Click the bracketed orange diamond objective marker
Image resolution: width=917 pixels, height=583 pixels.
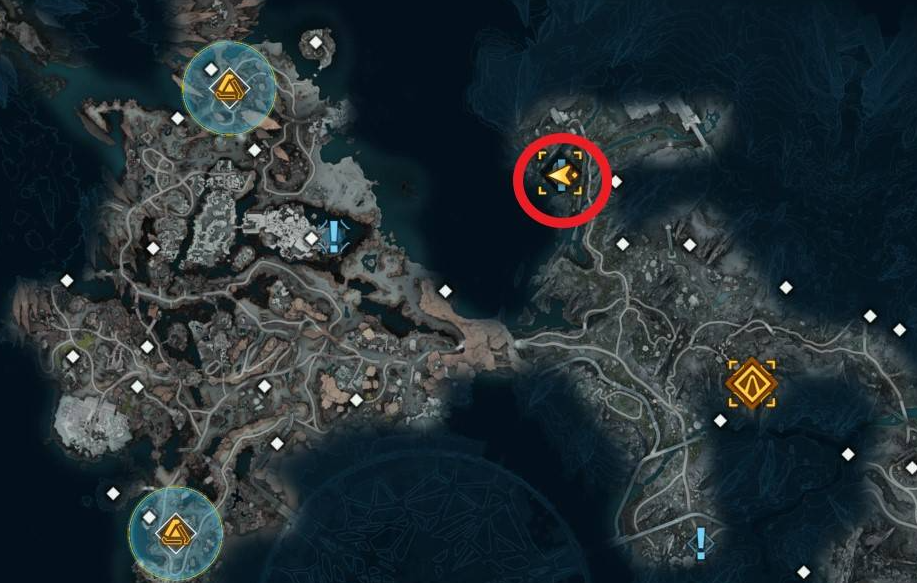[751, 384]
